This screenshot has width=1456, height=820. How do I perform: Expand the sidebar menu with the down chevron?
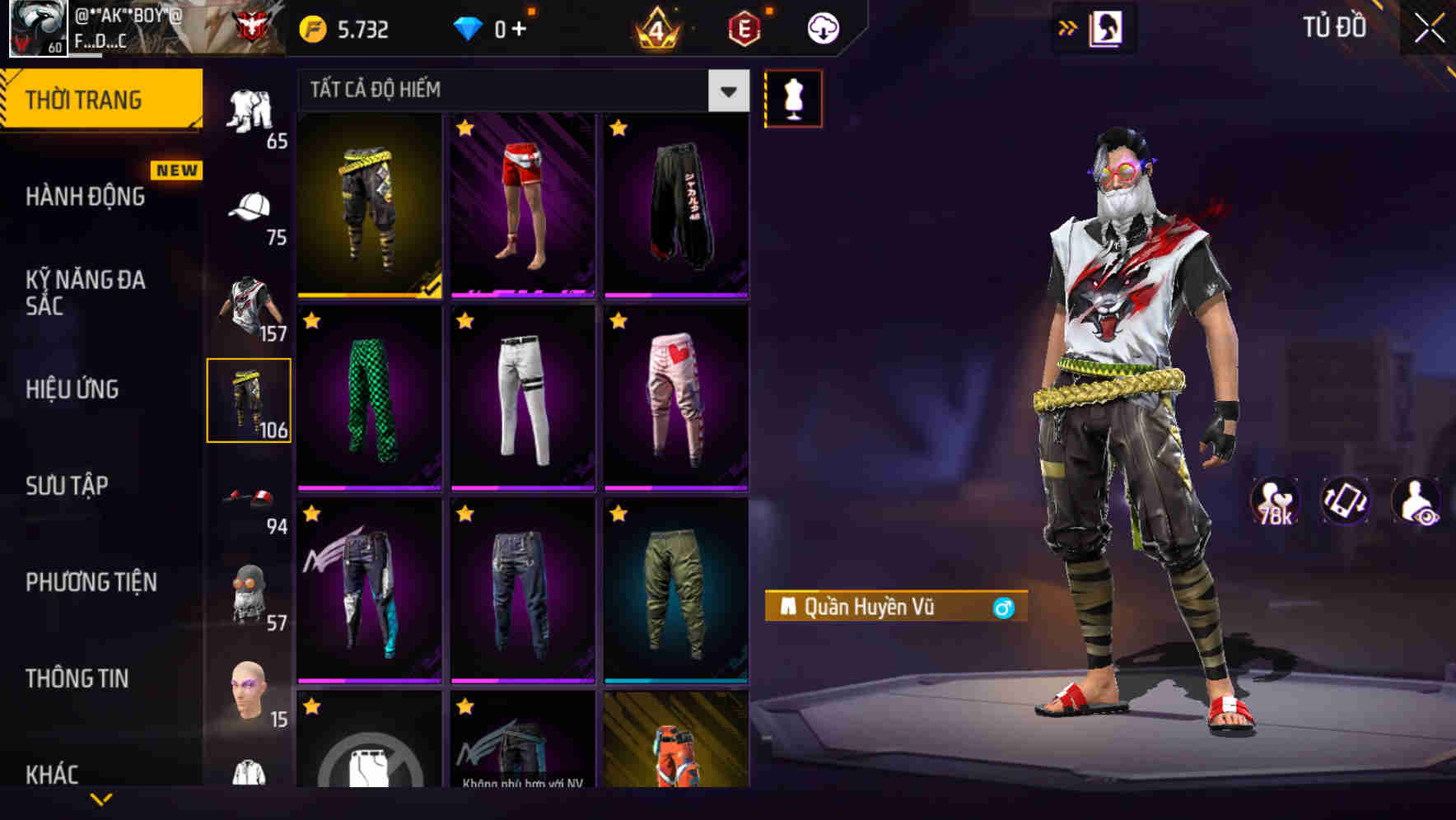point(101,800)
